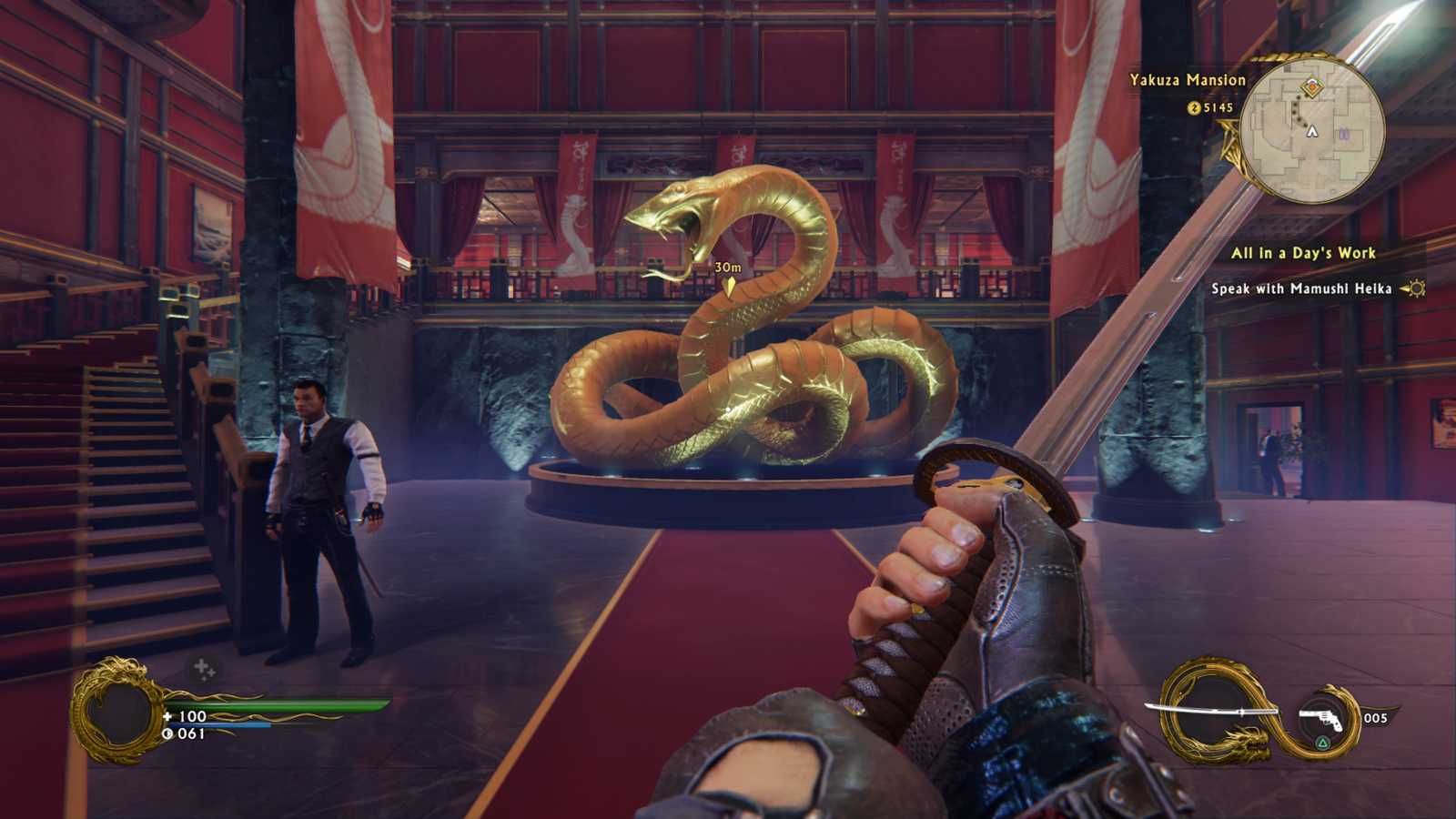The height and width of the screenshot is (819, 1456).
Task: Click the diamond objective marker on minimap
Action: [1312, 87]
